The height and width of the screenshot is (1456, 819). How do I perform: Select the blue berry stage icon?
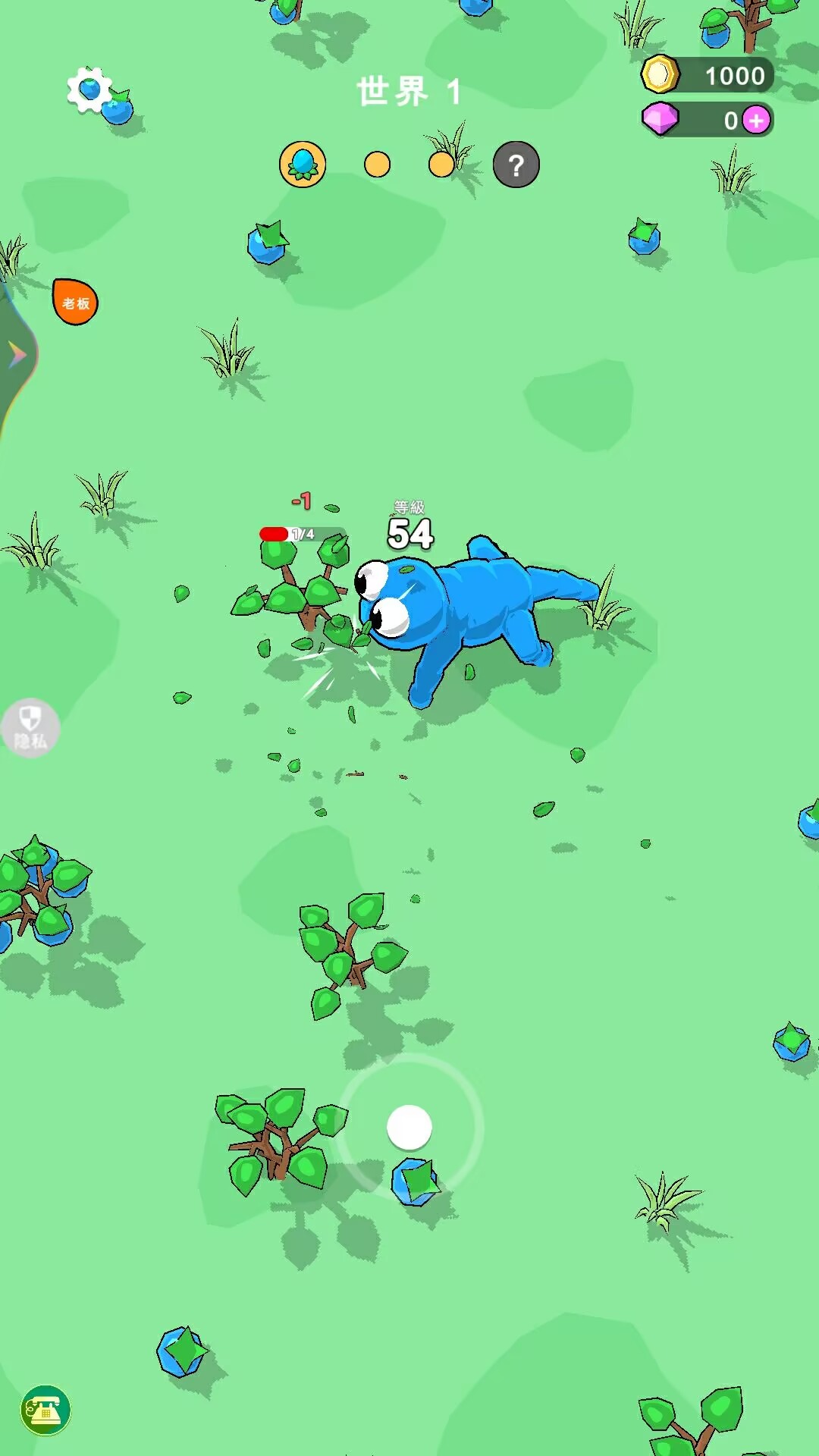click(x=303, y=164)
